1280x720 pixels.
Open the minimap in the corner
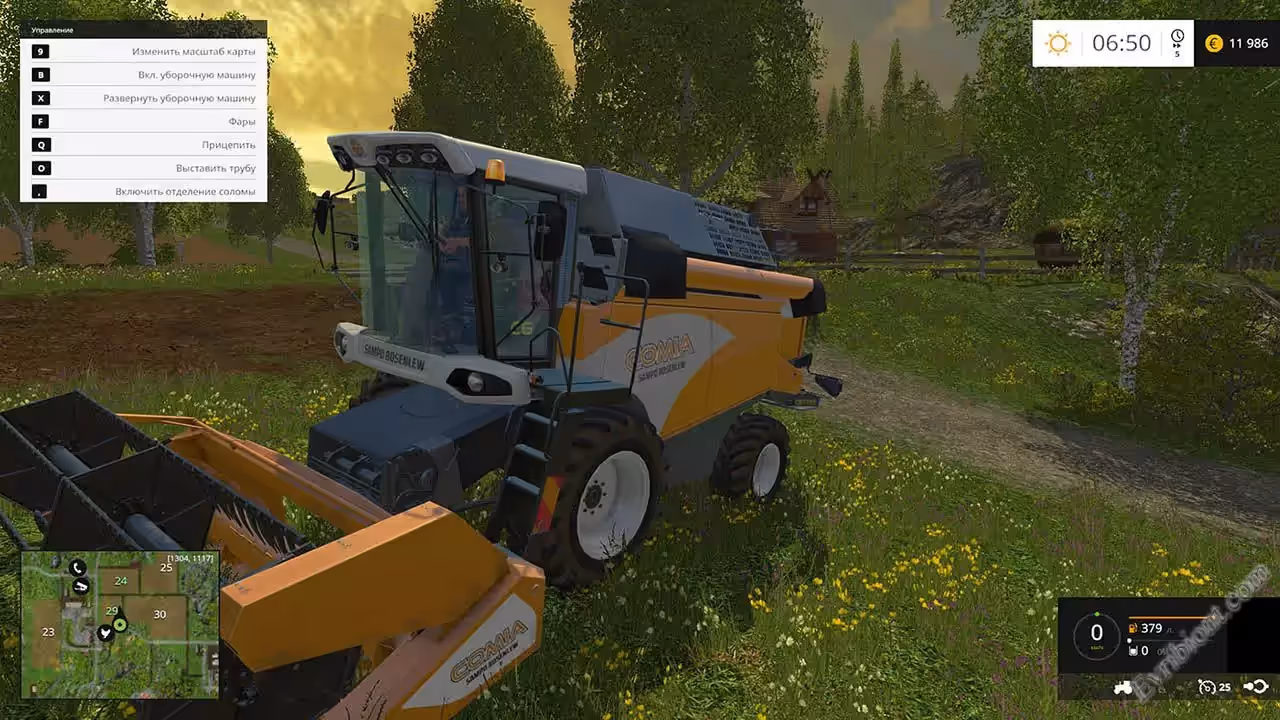(120, 624)
